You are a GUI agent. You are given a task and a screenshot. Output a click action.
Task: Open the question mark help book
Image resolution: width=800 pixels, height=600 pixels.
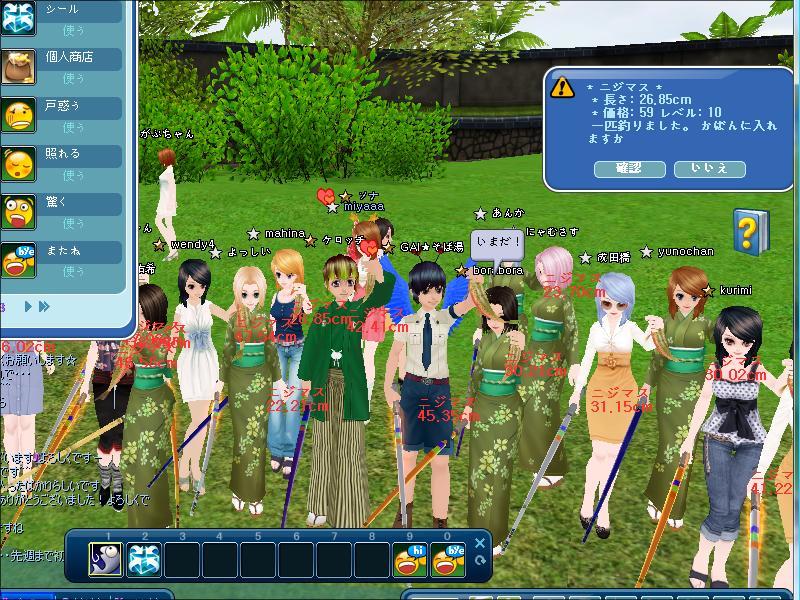tap(750, 231)
